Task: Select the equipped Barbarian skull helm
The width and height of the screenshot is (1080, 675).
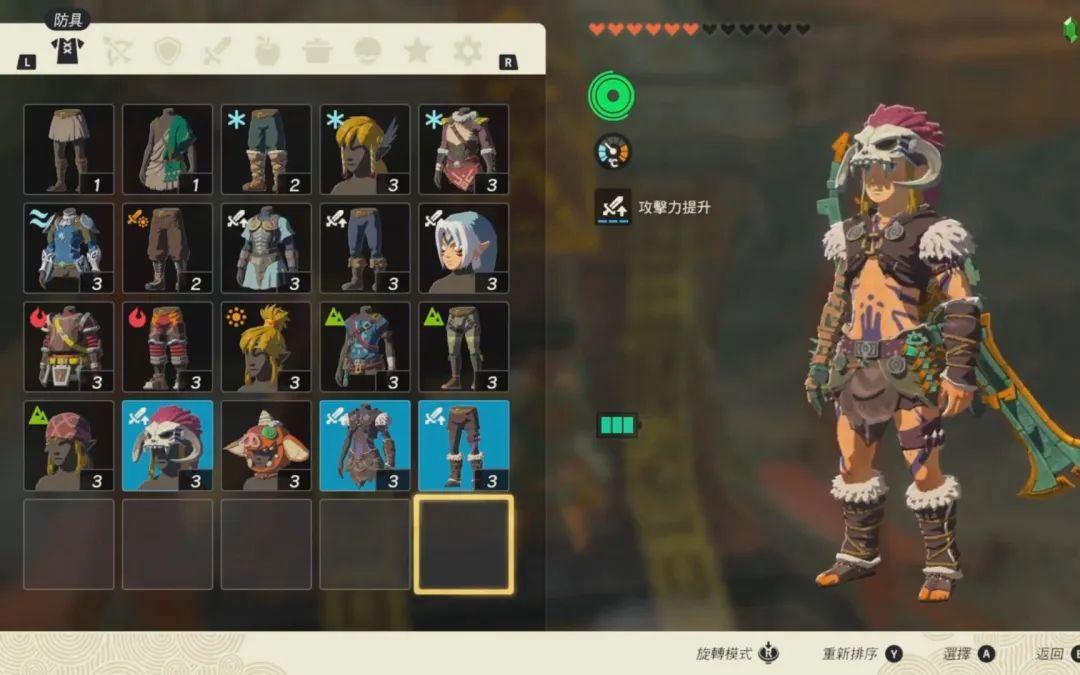Action: coord(168,446)
